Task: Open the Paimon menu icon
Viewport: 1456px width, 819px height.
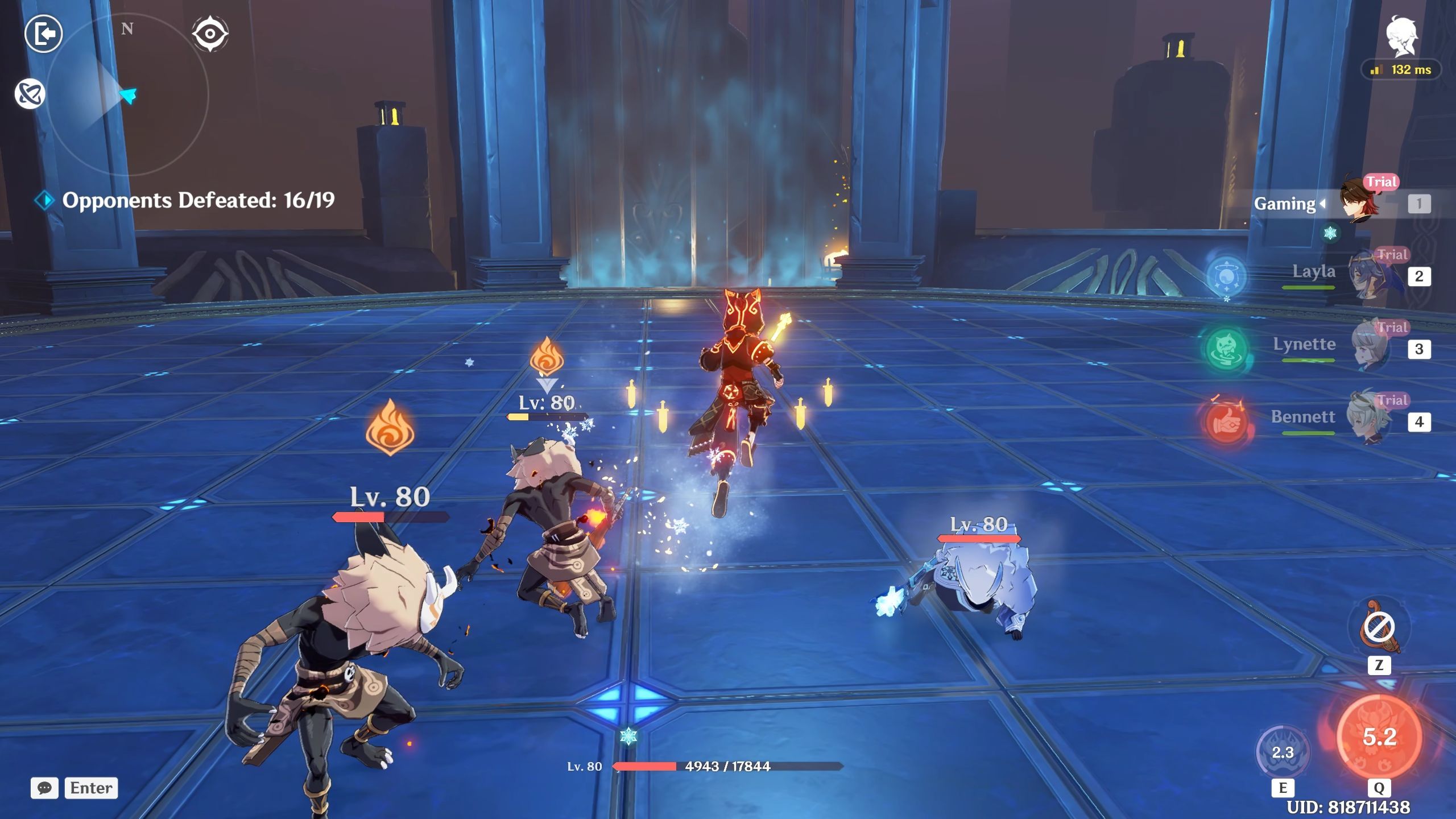Action: [1401, 36]
